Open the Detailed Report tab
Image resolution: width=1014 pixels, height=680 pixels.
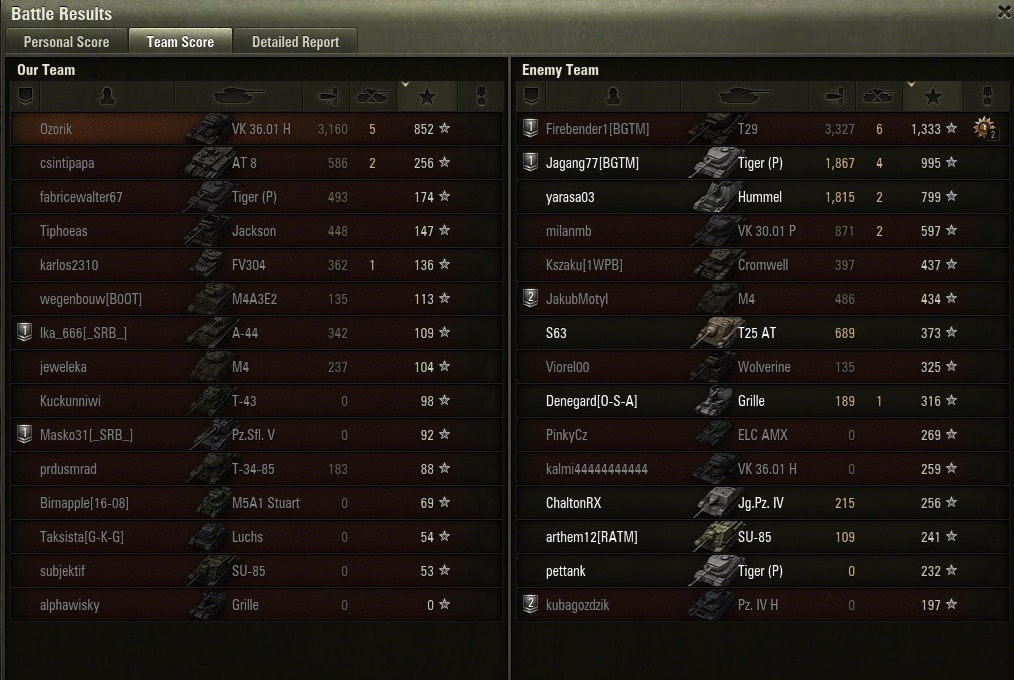coord(295,42)
